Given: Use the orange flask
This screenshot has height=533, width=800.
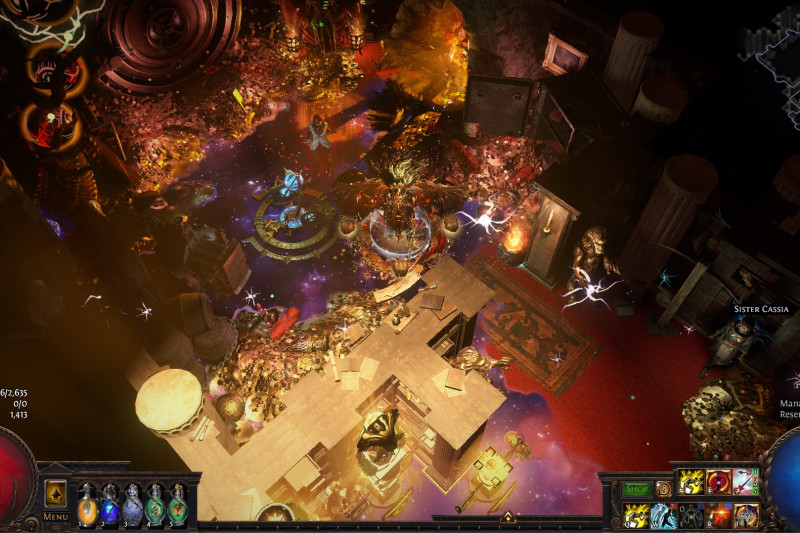Looking at the screenshot, I should pyautogui.click(x=87, y=506).
